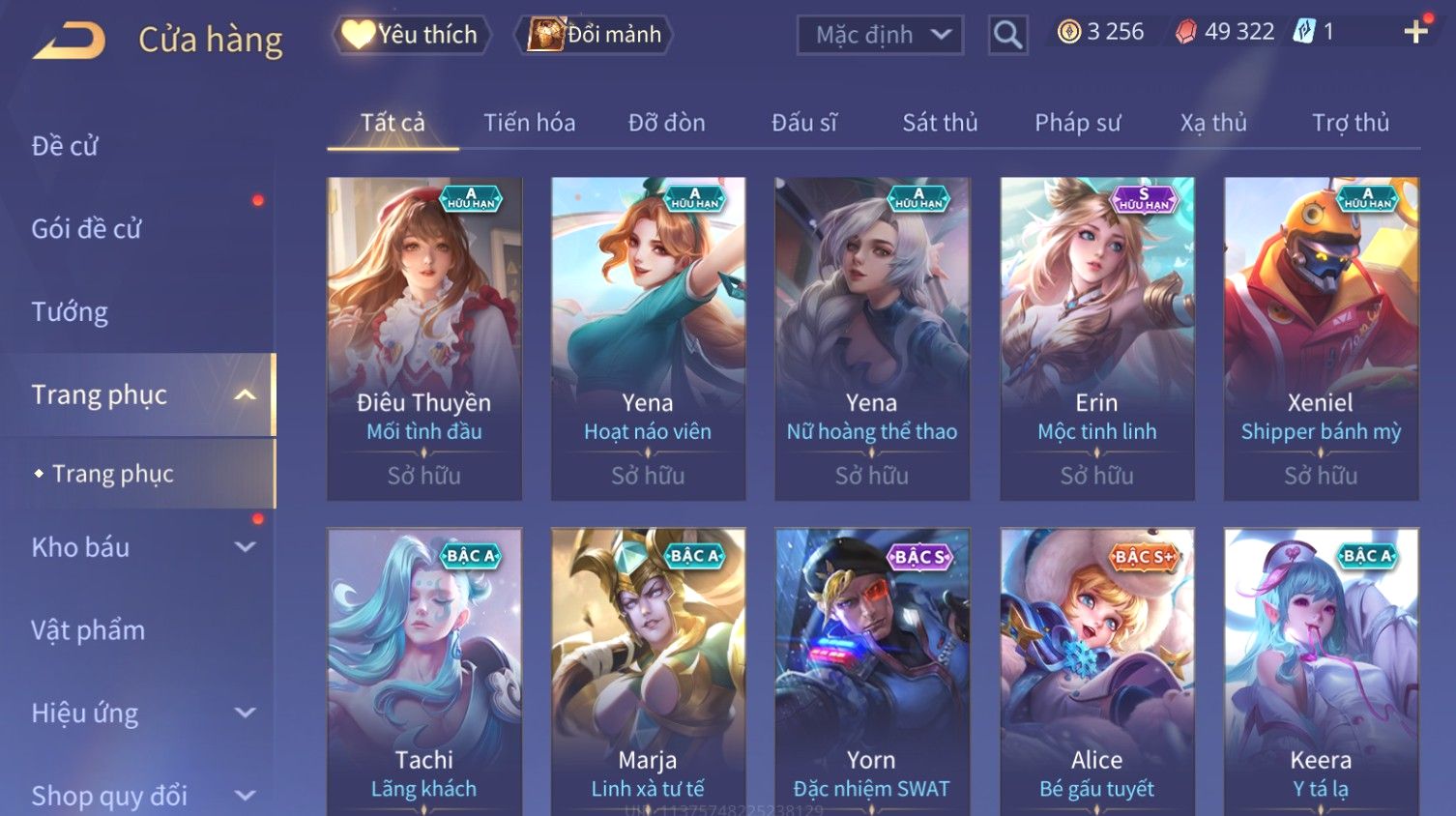Switch to the Đỡ đòn tab
The width and height of the screenshot is (1456, 816).
pos(666,123)
